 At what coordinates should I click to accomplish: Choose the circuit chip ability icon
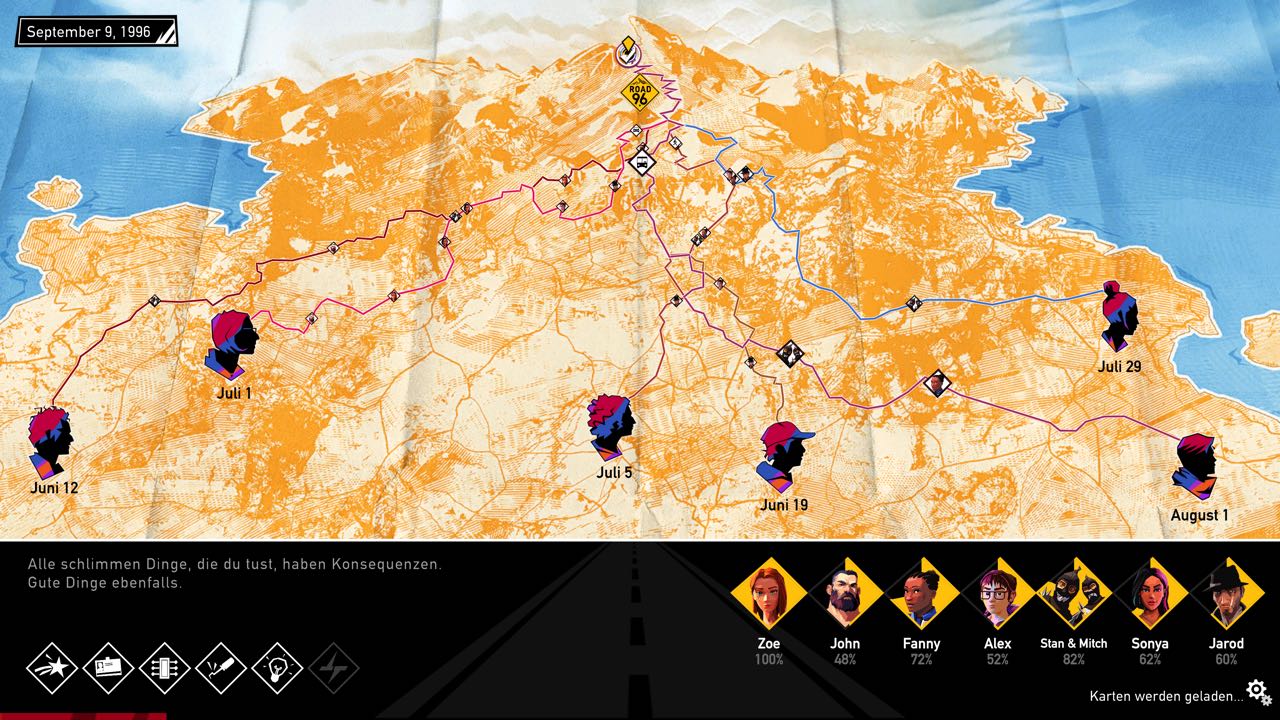pyautogui.click(x=164, y=667)
